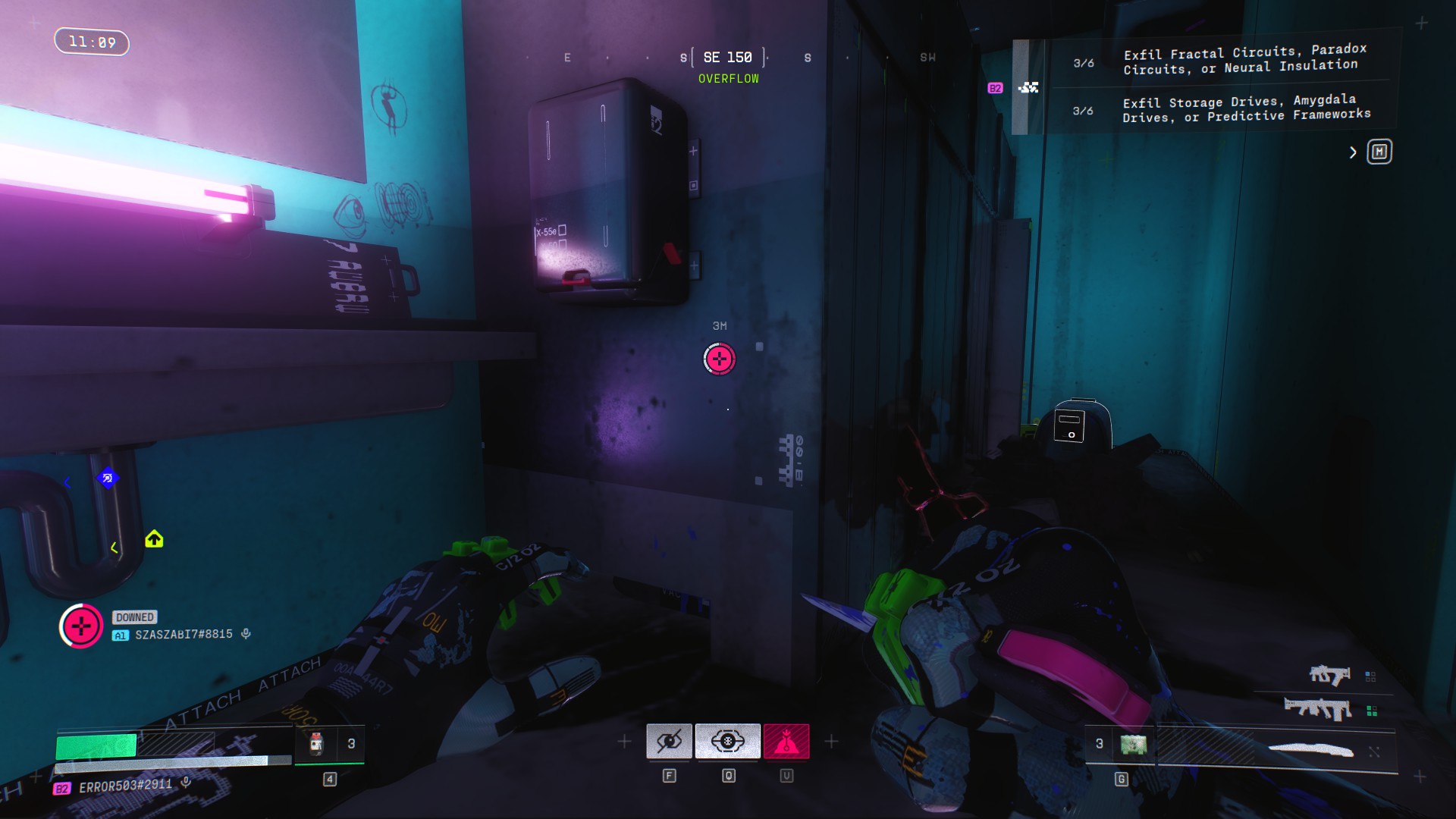The height and width of the screenshot is (819, 1456).
Task: Select the healing consumable slot
Action: tap(318, 744)
